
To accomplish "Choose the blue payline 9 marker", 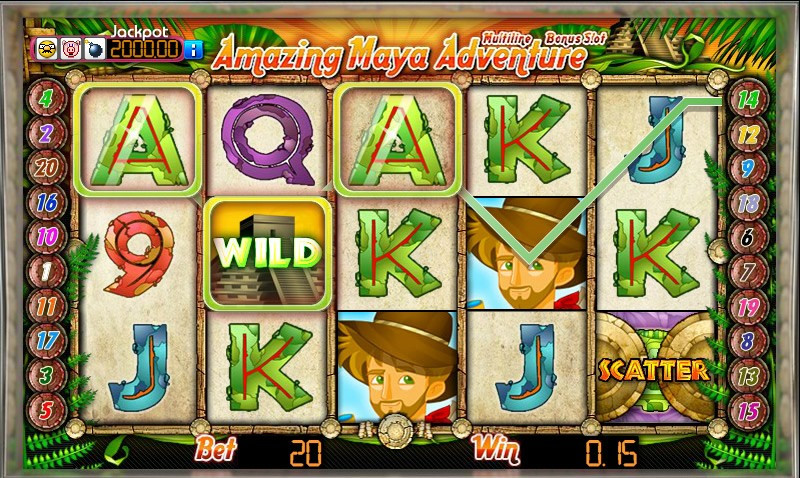I will pos(746,167).
